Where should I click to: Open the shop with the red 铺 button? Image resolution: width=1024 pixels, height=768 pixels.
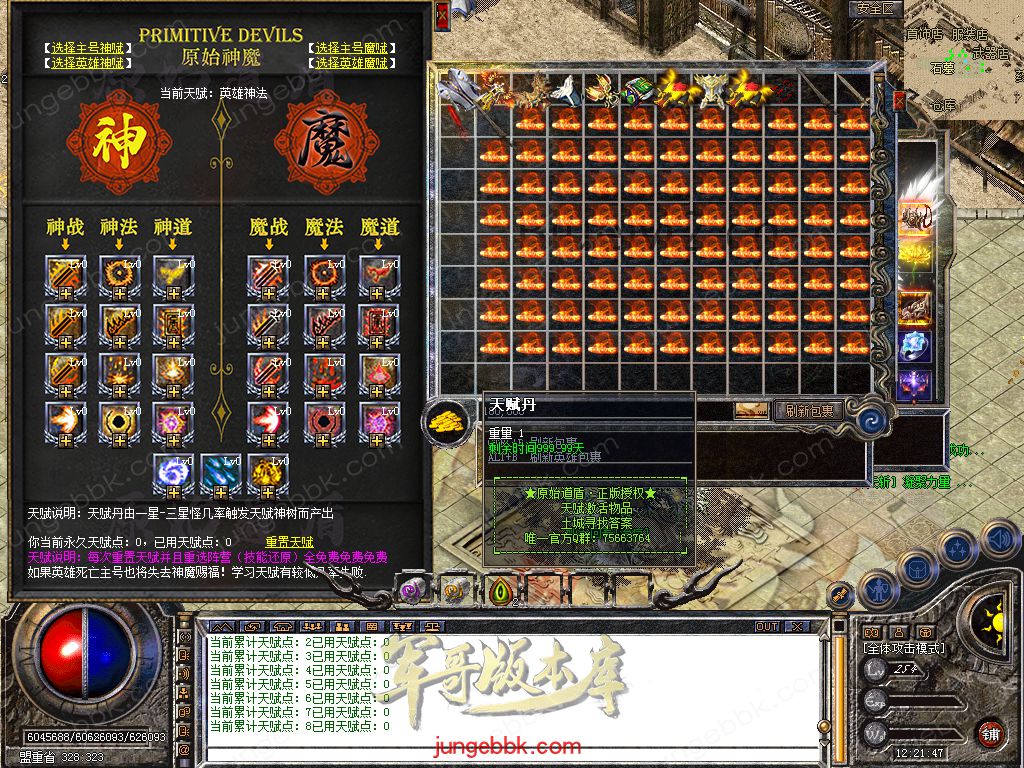point(990,732)
